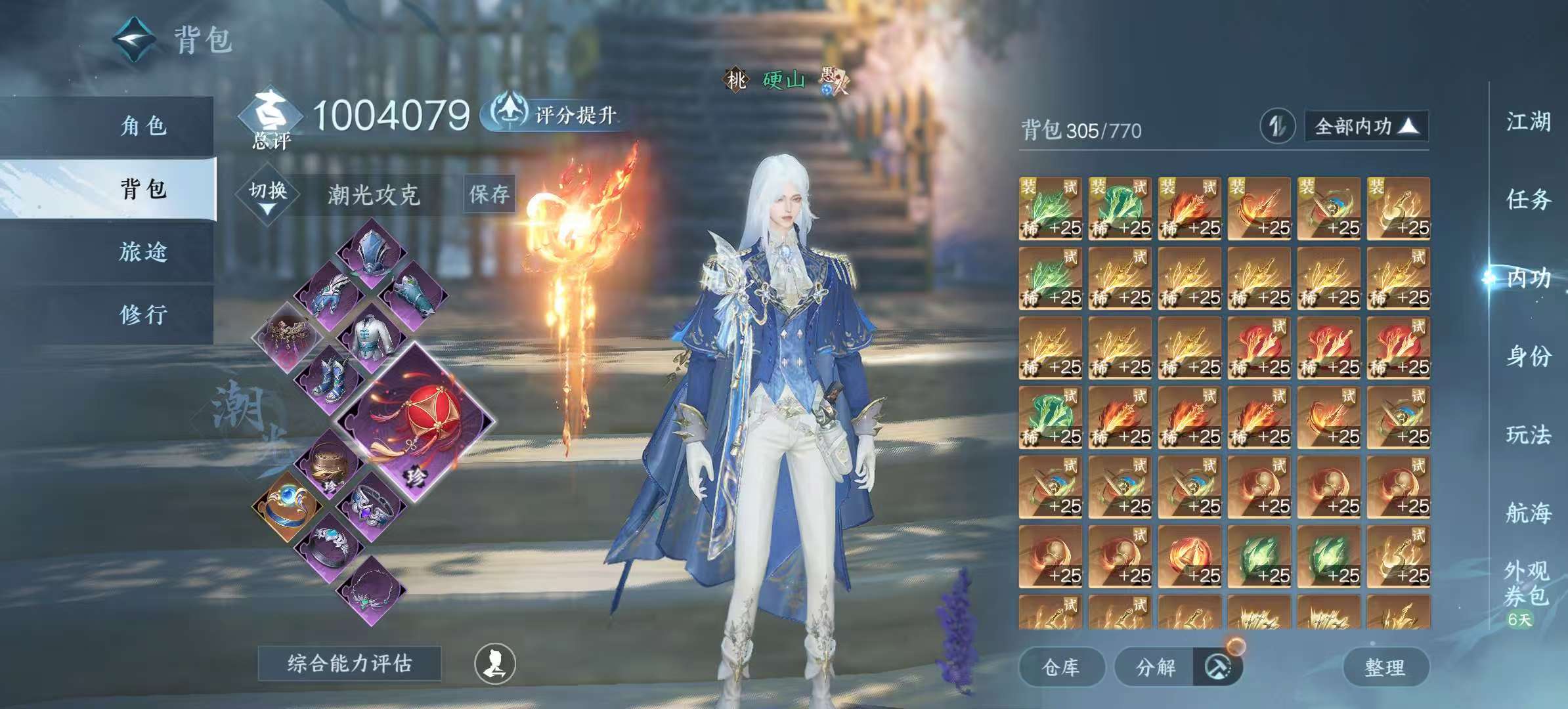Open the 仓库 warehouse

click(1060, 668)
